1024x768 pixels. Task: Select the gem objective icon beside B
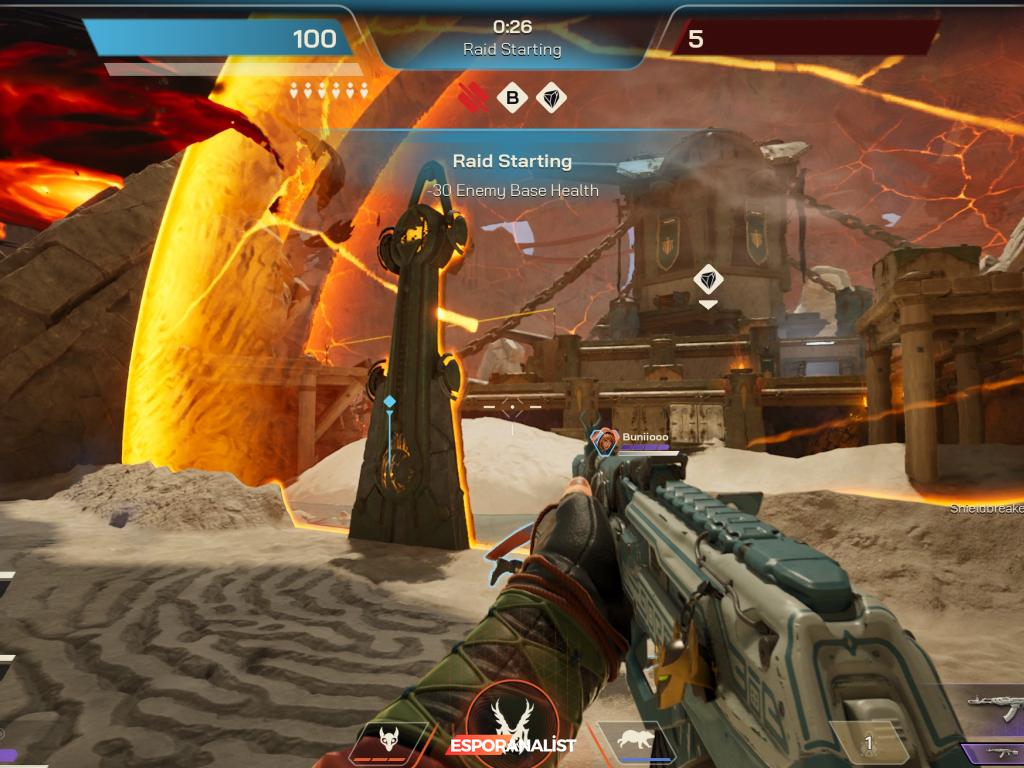click(x=551, y=98)
